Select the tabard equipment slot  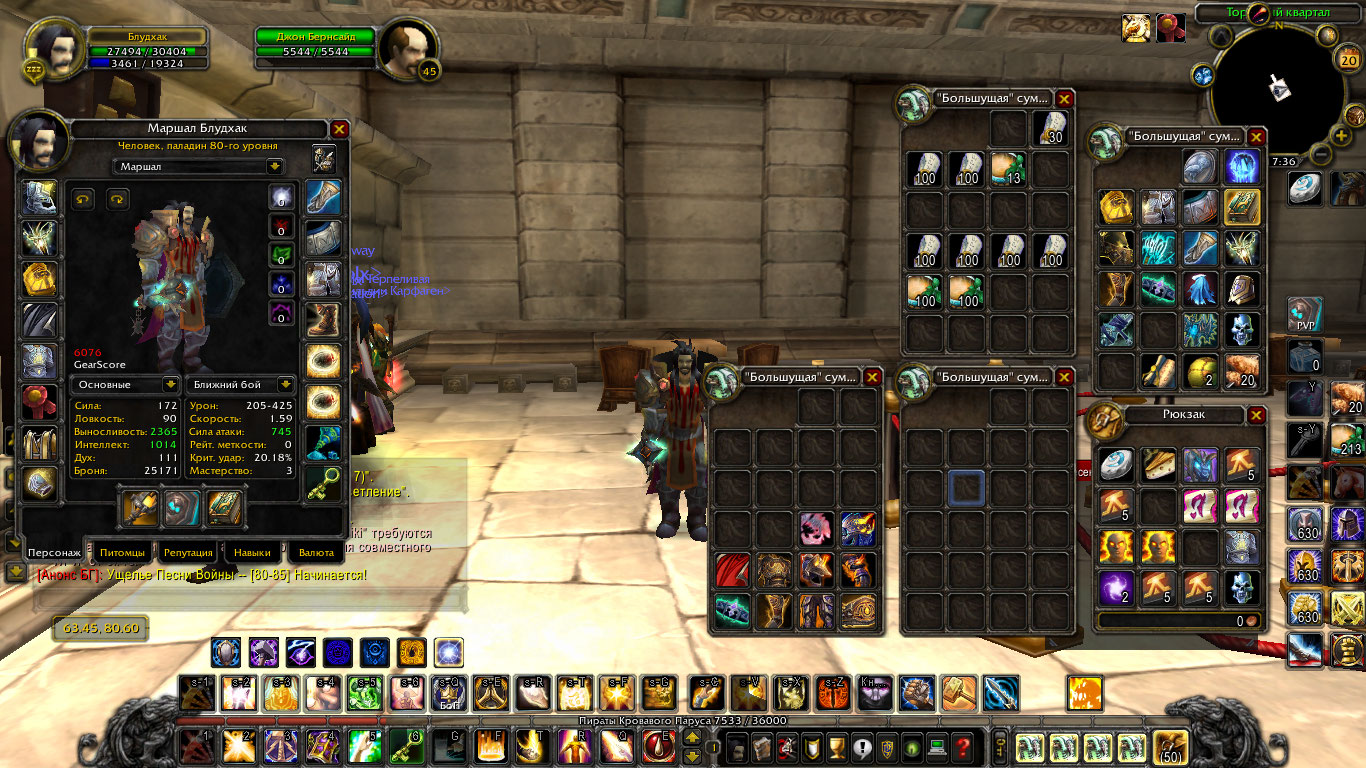[x=40, y=441]
